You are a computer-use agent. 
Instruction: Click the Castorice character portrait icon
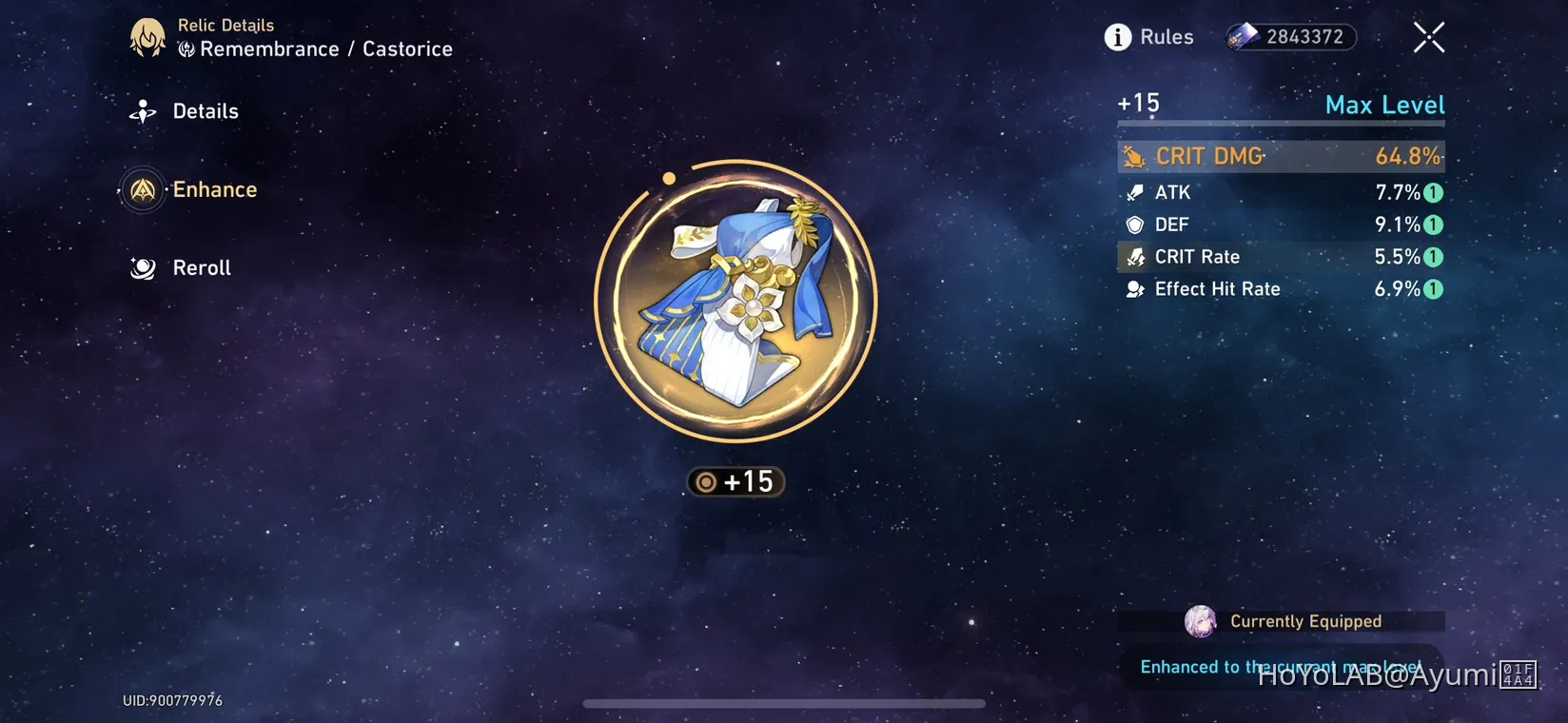pyautogui.click(x=147, y=37)
